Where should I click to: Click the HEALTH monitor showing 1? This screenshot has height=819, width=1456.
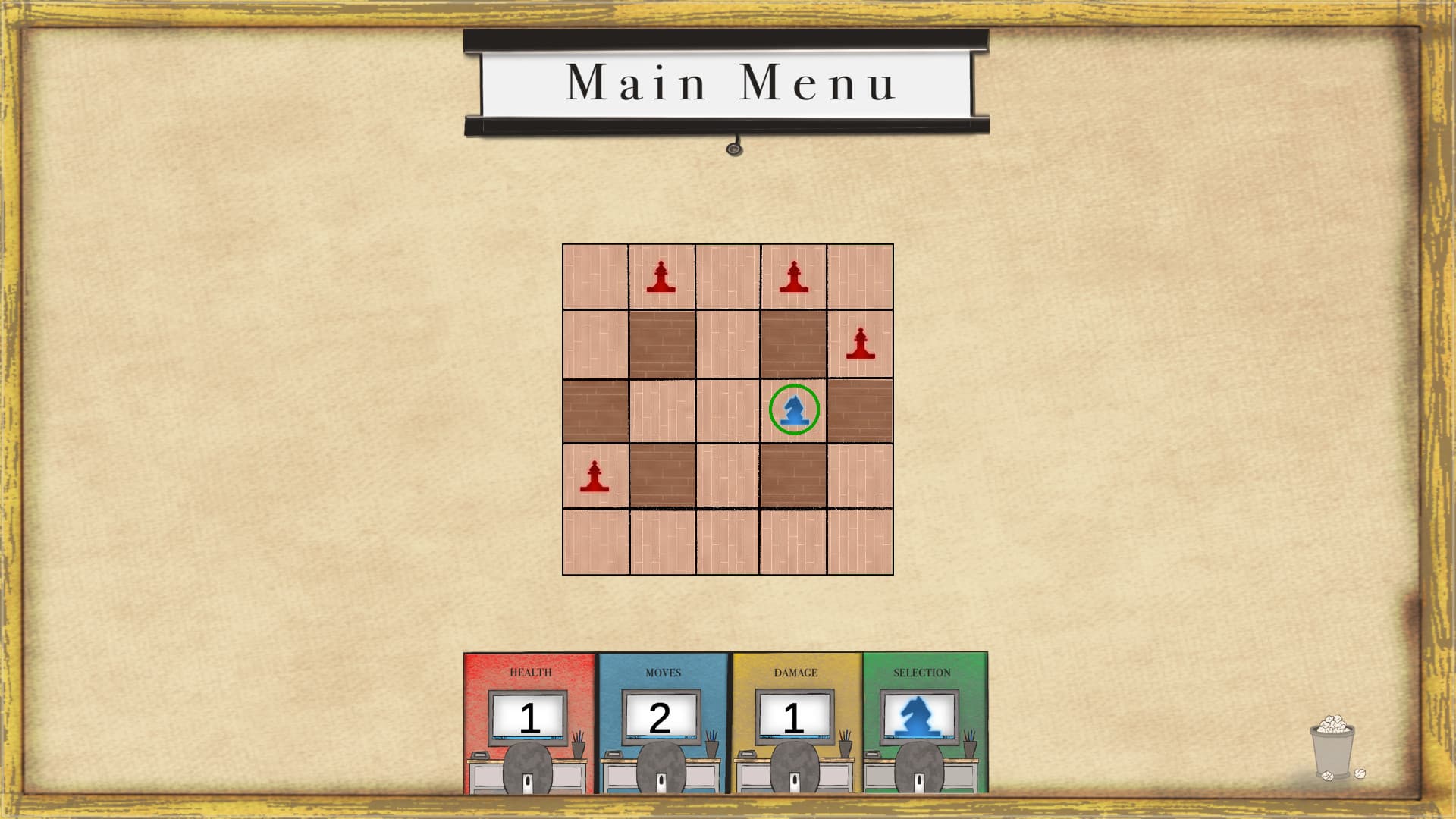pyautogui.click(x=529, y=715)
